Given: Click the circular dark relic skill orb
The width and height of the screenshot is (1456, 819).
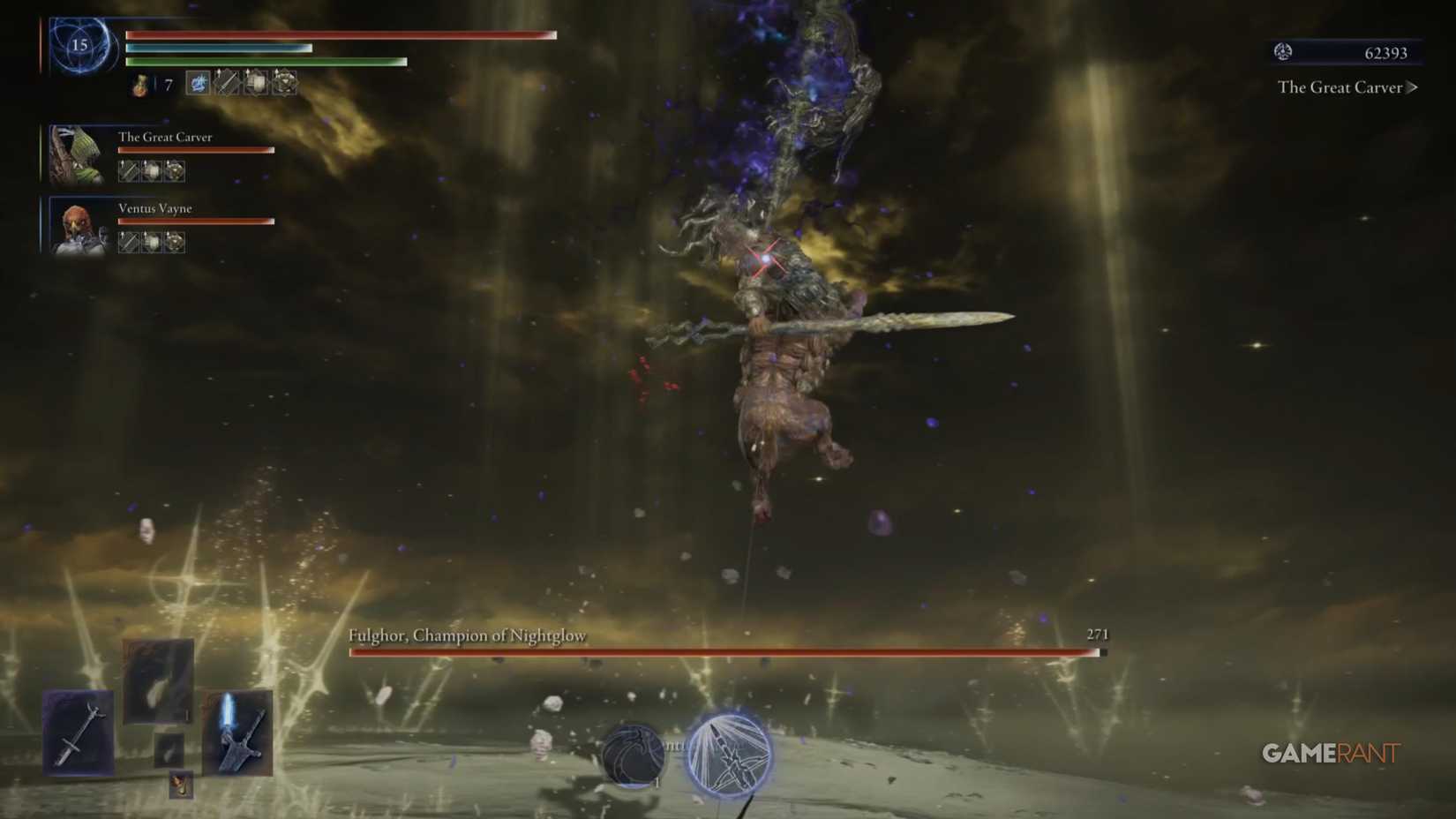Looking at the screenshot, I should click(634, 754).
